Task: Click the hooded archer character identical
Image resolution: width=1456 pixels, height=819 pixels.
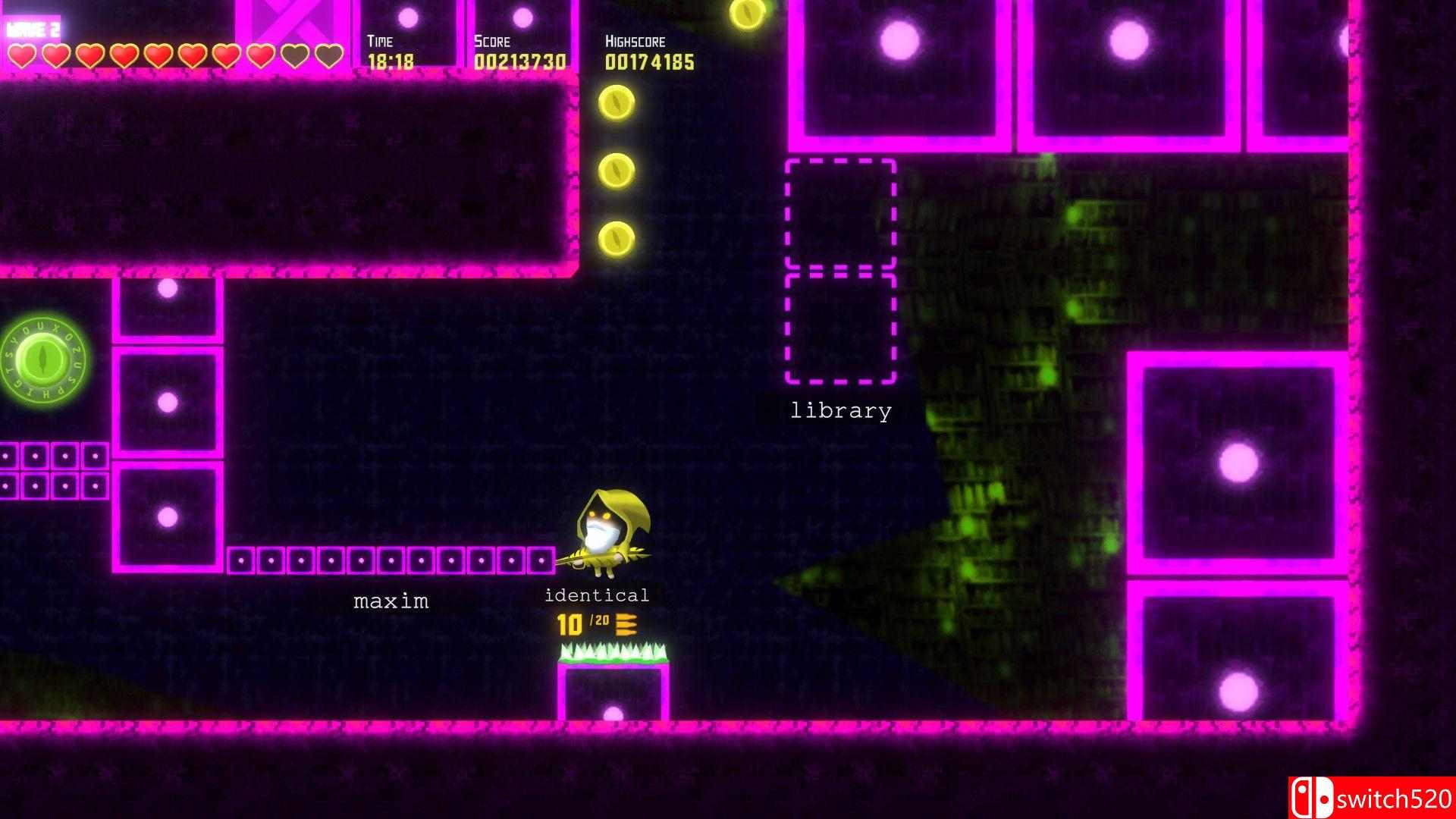Action: pyautogui.click(x=607, y=531)
